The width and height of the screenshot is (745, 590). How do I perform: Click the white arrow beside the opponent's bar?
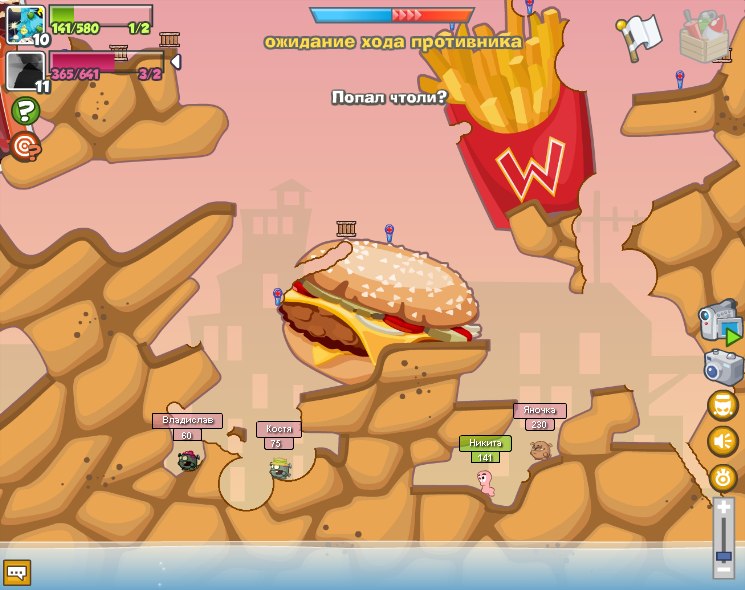pos(176,62)
